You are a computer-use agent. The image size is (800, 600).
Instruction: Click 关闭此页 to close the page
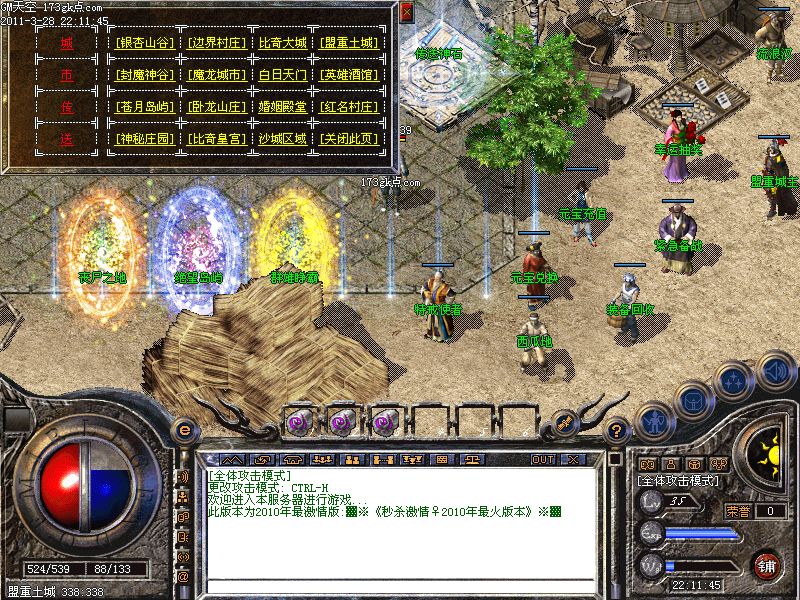point(350,140)
